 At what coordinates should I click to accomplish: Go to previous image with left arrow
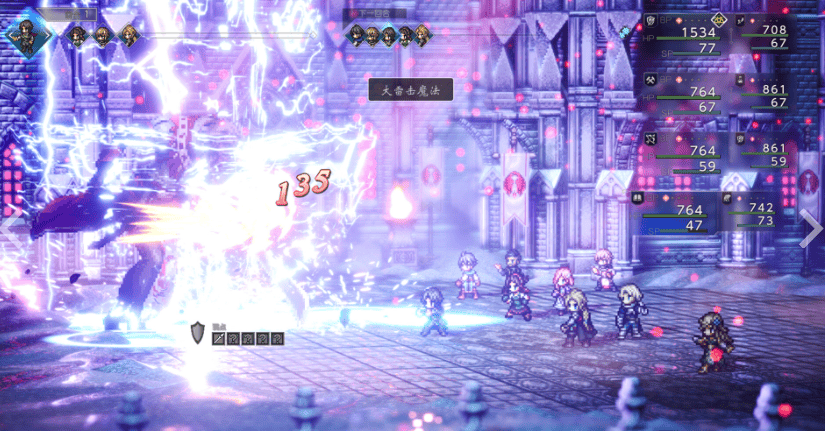[12, 222]
